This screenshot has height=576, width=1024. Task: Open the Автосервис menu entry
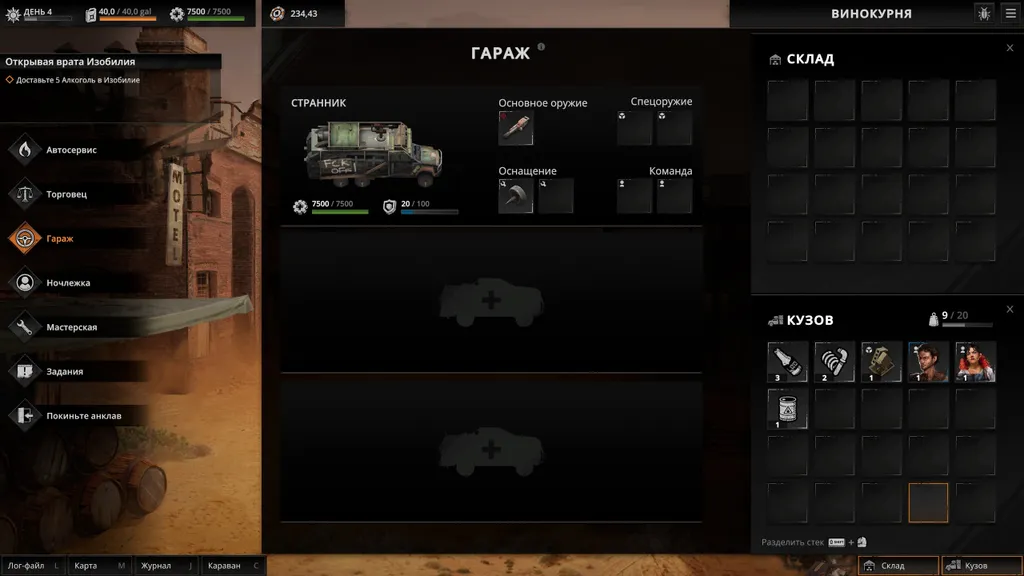[70, 150]
